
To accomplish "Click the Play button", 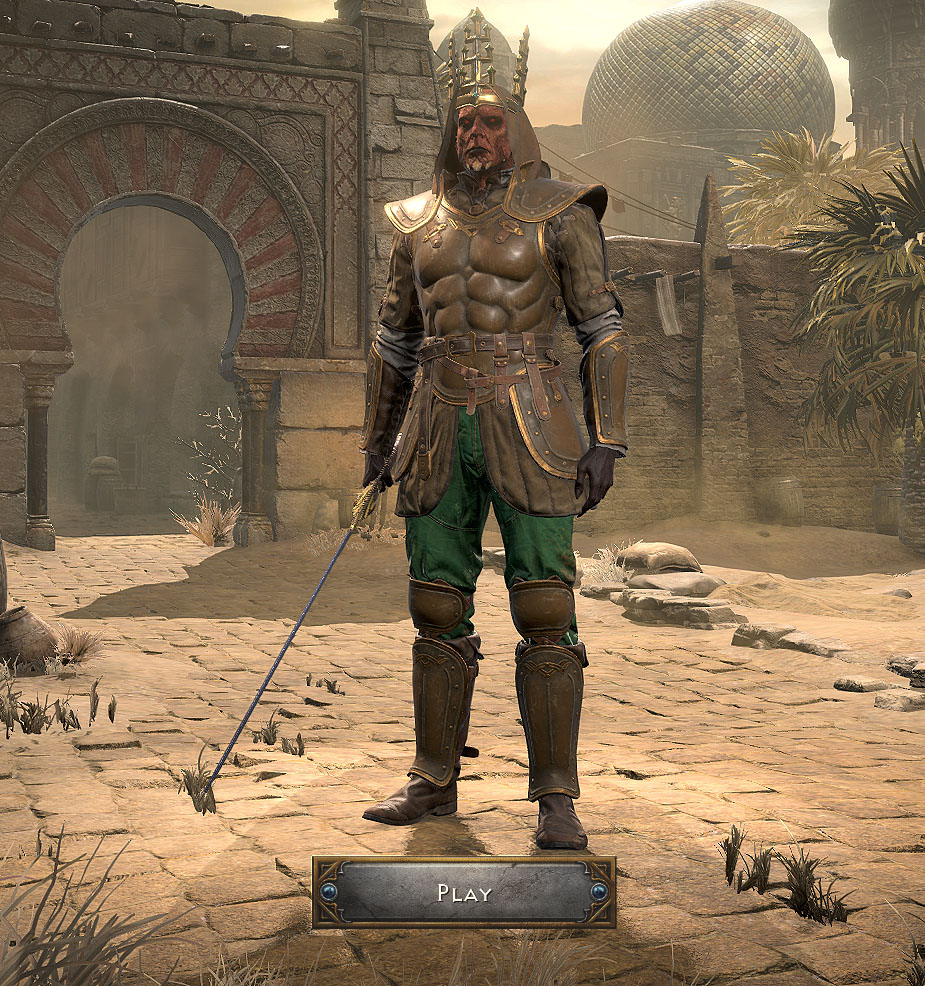I will click(463, 892).
